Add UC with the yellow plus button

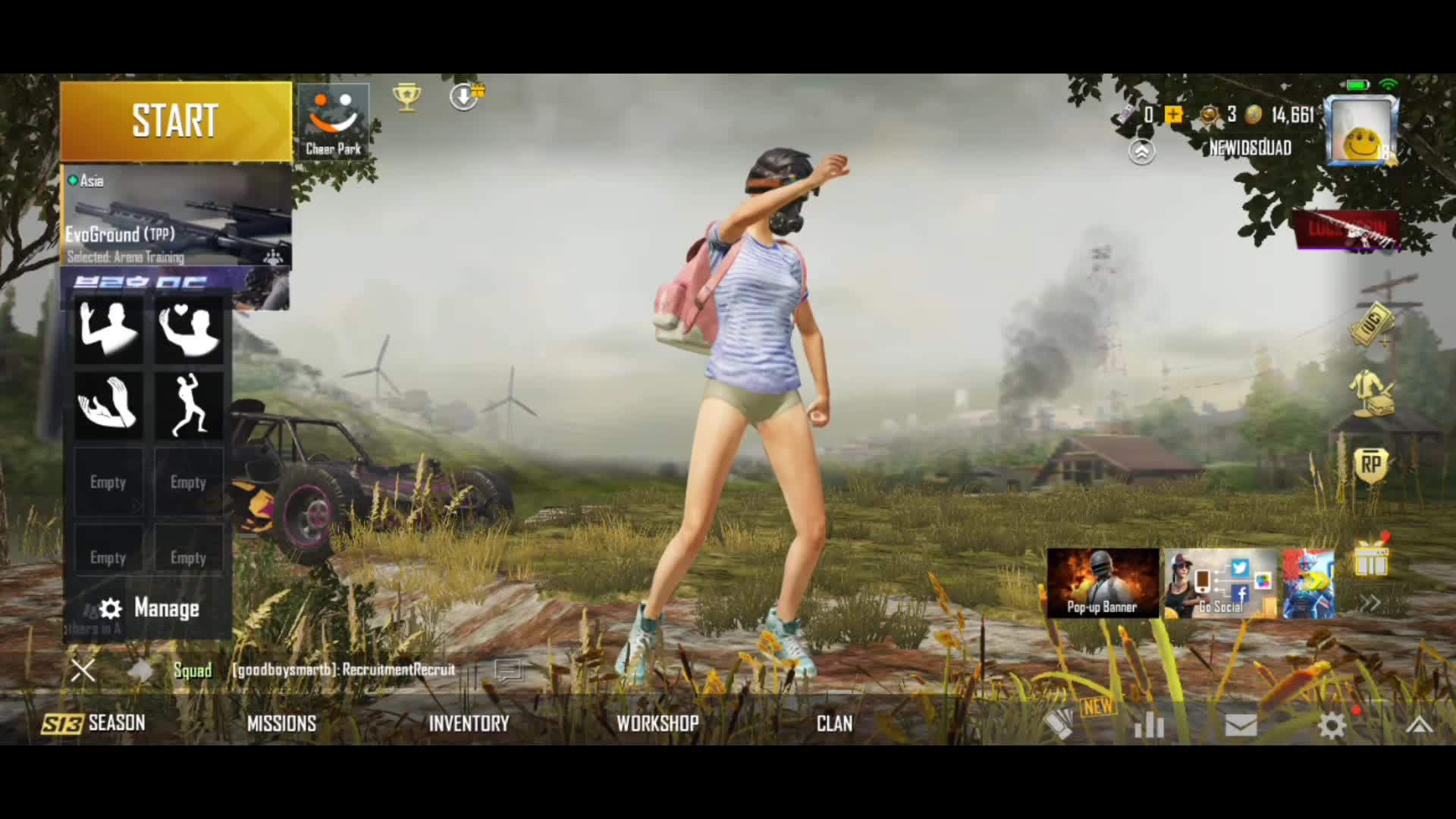[1173, 115]
